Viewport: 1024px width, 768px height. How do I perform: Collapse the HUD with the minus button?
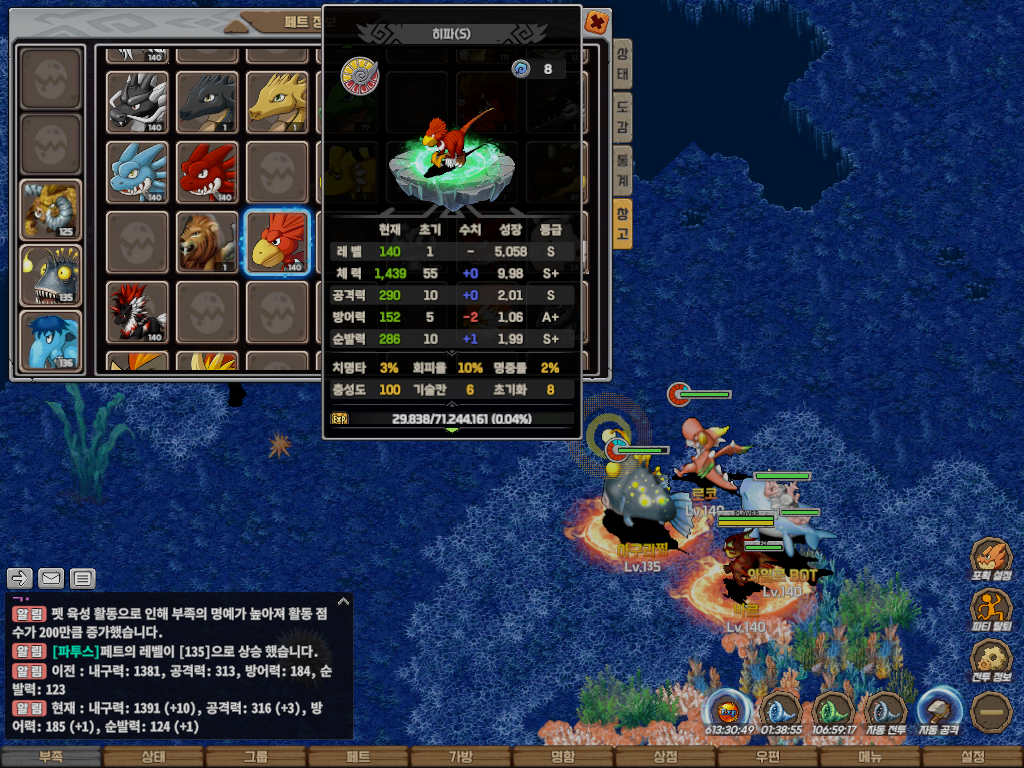(x=991, y=712)
